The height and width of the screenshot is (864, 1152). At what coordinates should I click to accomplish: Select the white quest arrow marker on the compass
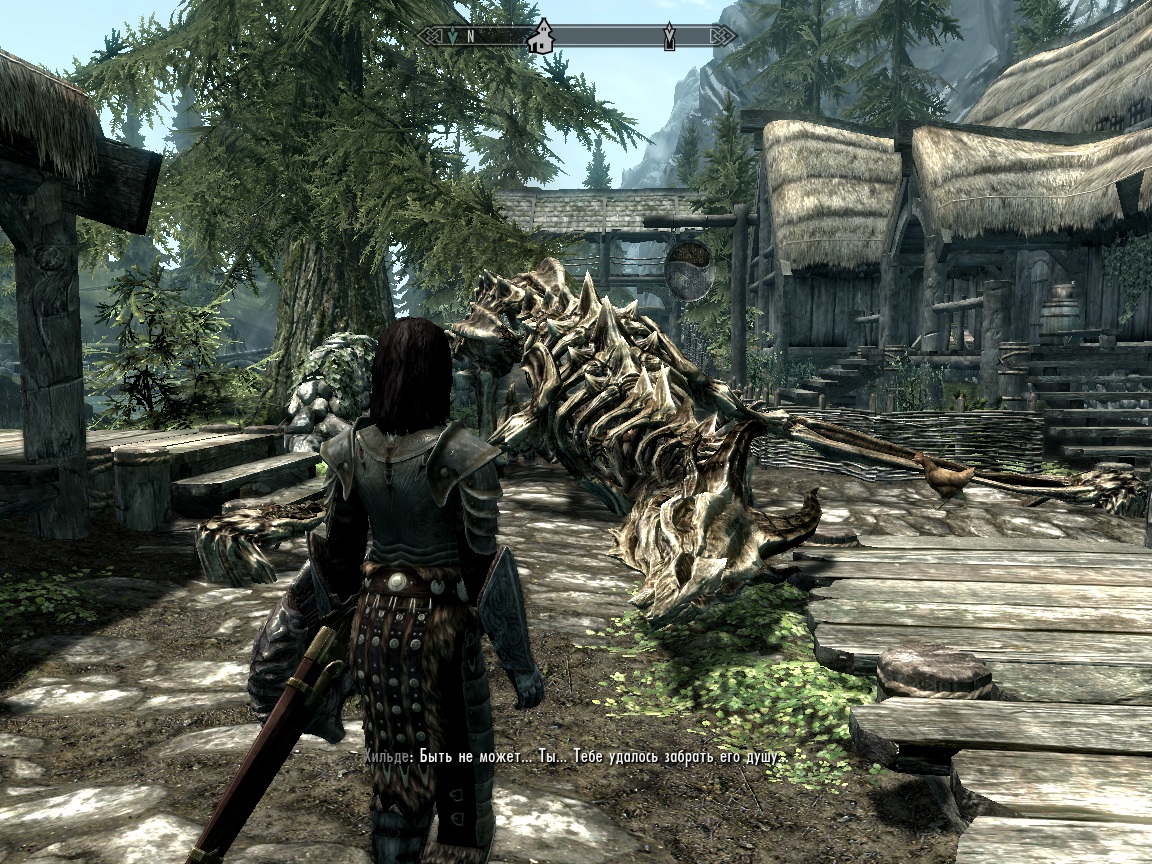tap(669, 37)
